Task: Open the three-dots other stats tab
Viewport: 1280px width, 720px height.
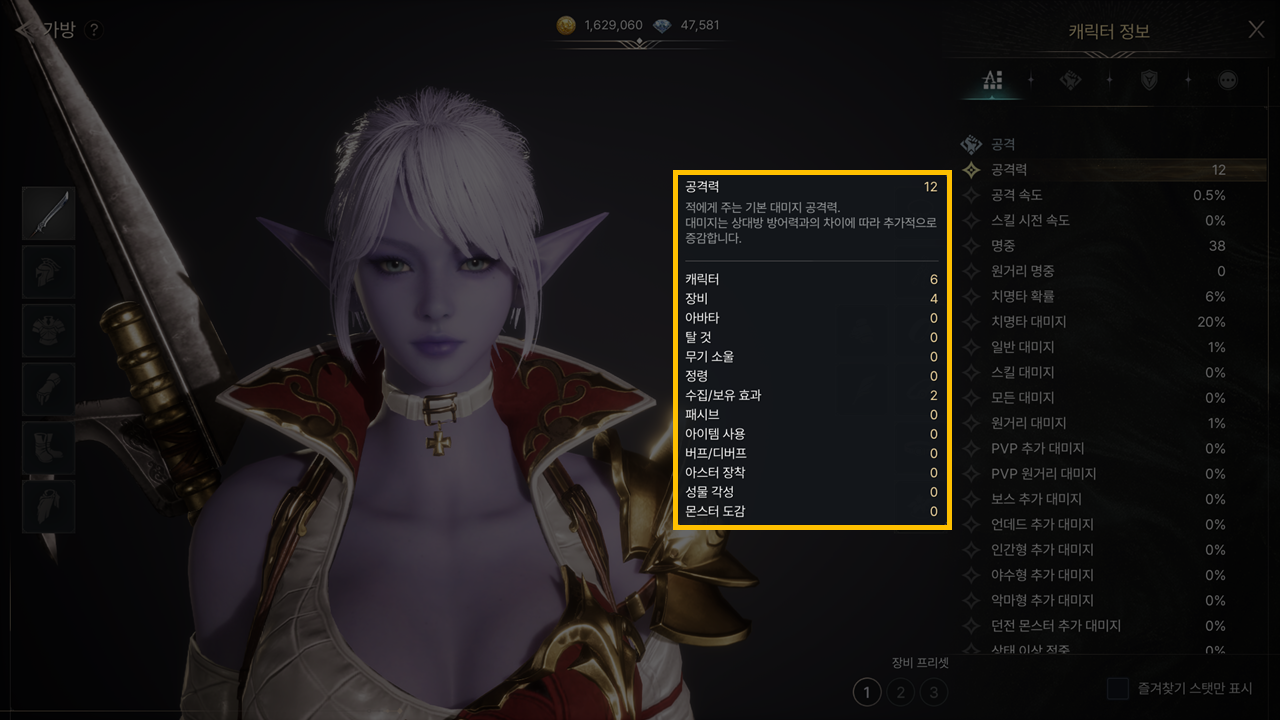Action: (x=1228, y=80)
